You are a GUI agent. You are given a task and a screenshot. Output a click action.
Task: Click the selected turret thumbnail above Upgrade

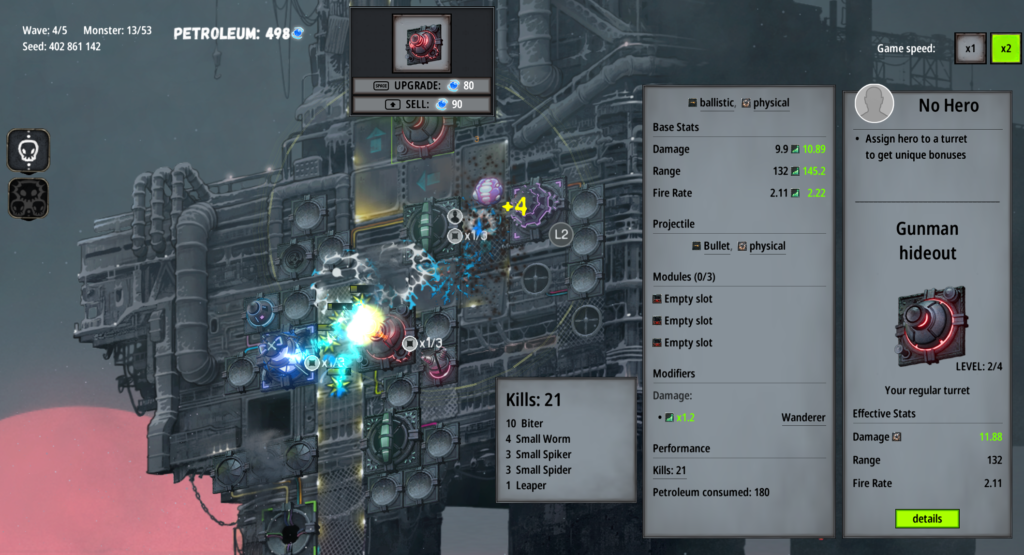pos(421,43)
